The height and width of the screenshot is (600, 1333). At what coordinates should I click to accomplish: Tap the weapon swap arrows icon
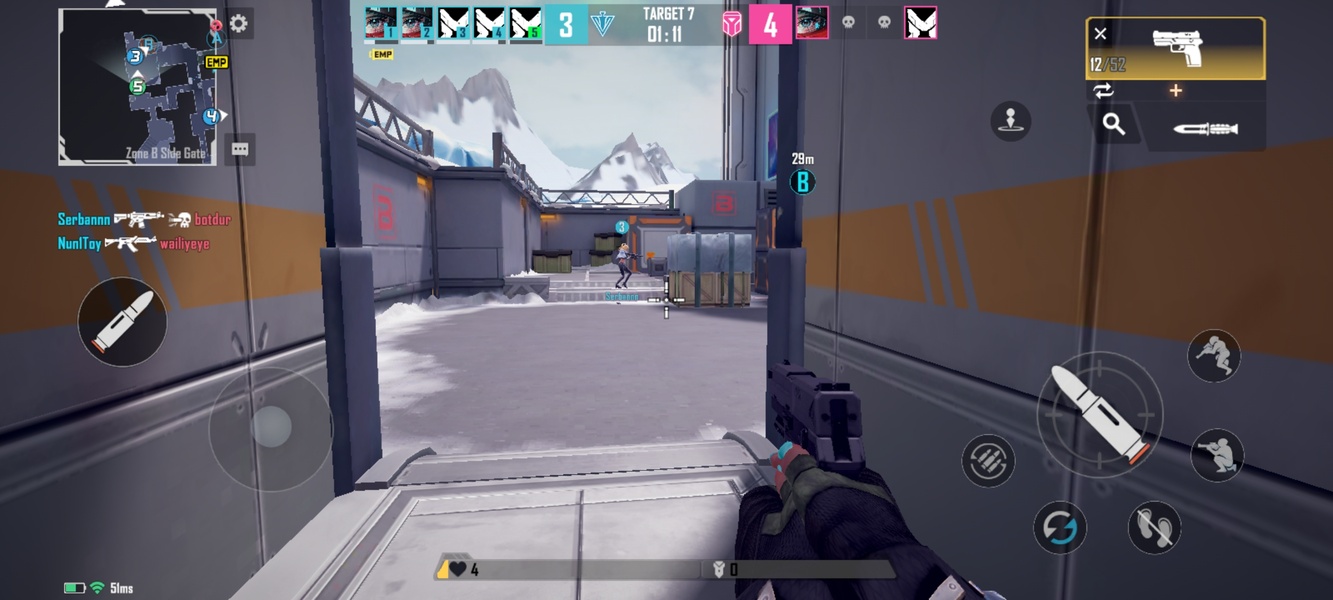click(x=1103, y=91)
